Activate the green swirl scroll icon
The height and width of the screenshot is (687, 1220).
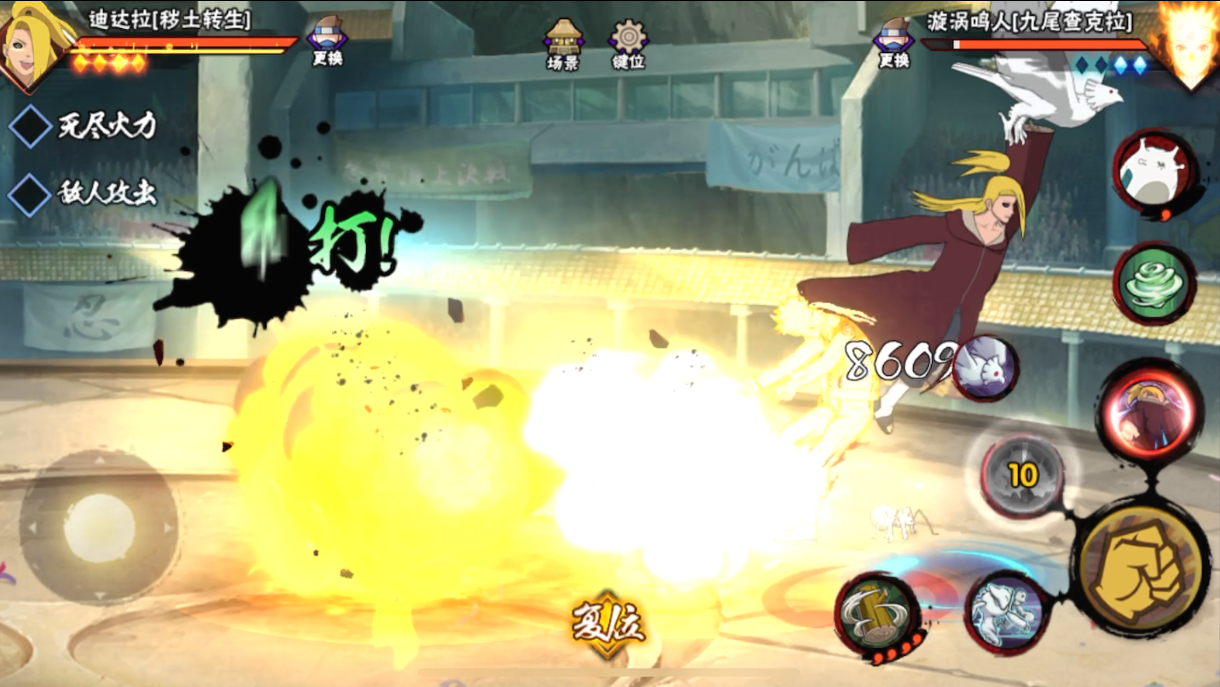click(x=1155, y=283)
